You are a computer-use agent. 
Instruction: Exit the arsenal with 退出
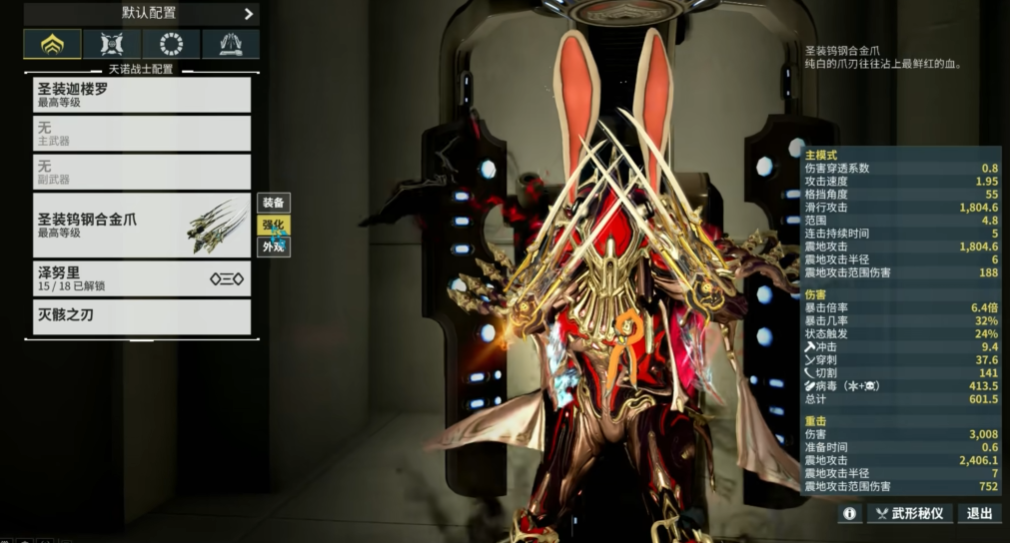tap(978, 513)
